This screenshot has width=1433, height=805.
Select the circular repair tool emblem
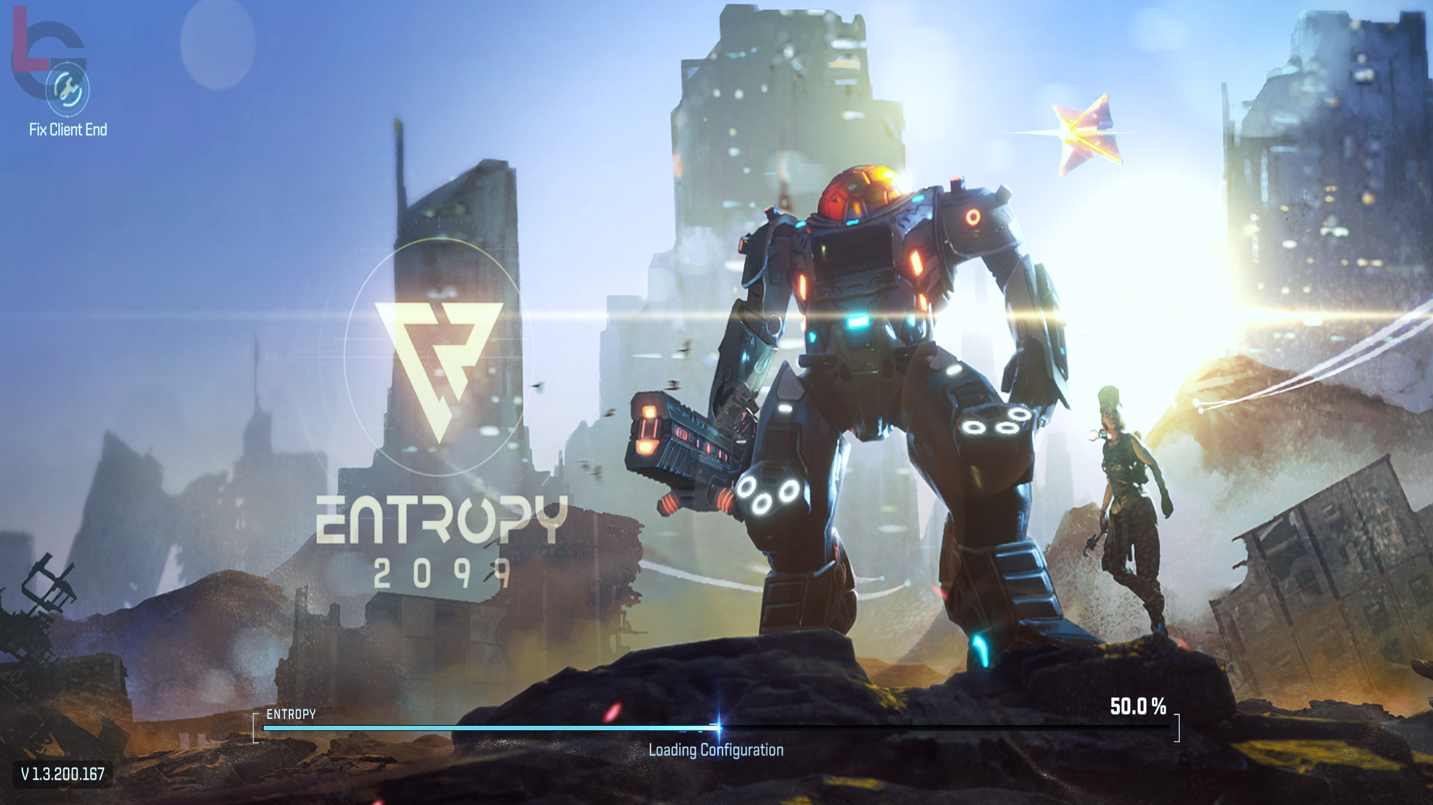point(66,90)
